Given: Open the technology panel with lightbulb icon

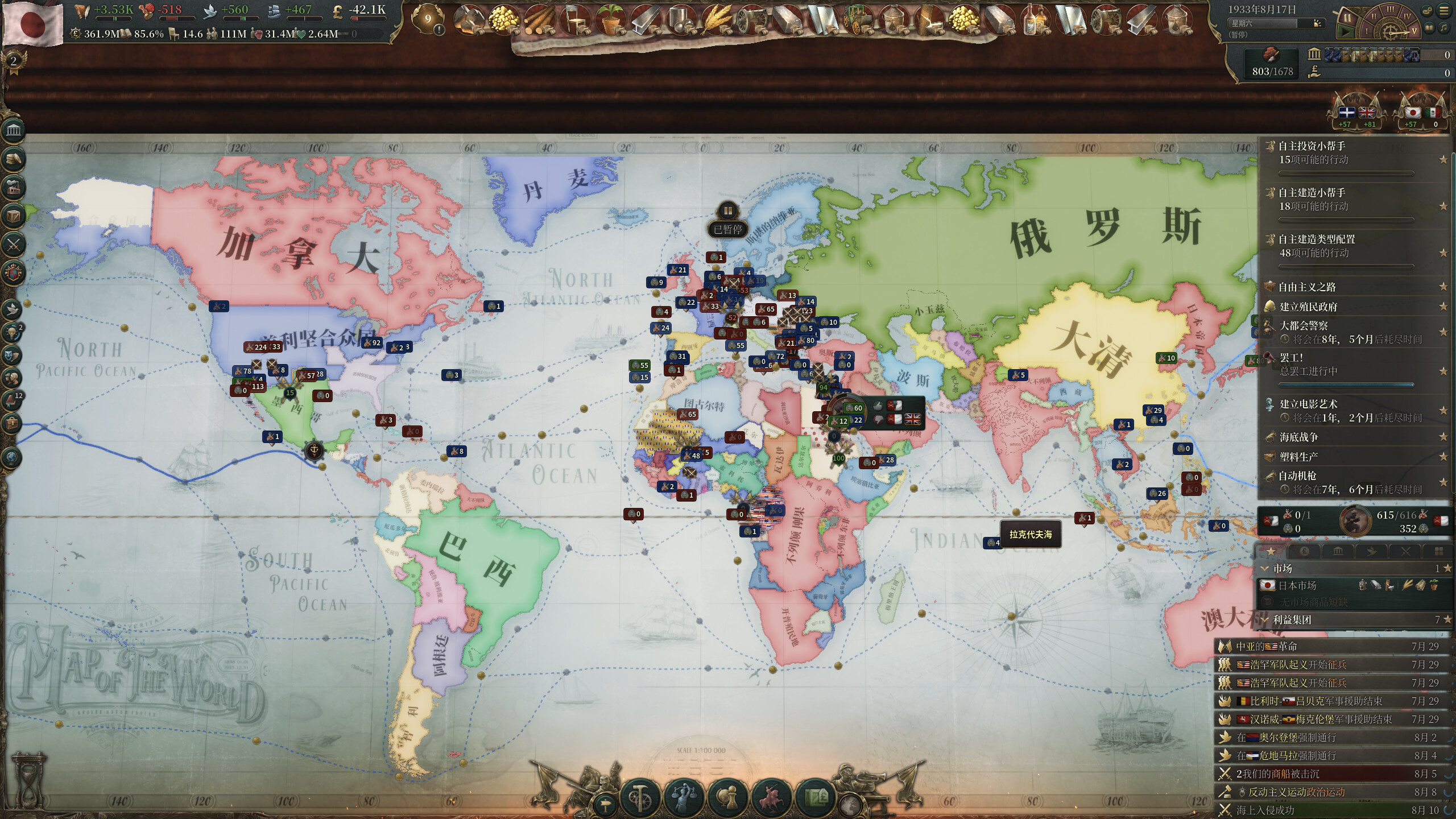Looking at the screenshot, I should [13, 332].
